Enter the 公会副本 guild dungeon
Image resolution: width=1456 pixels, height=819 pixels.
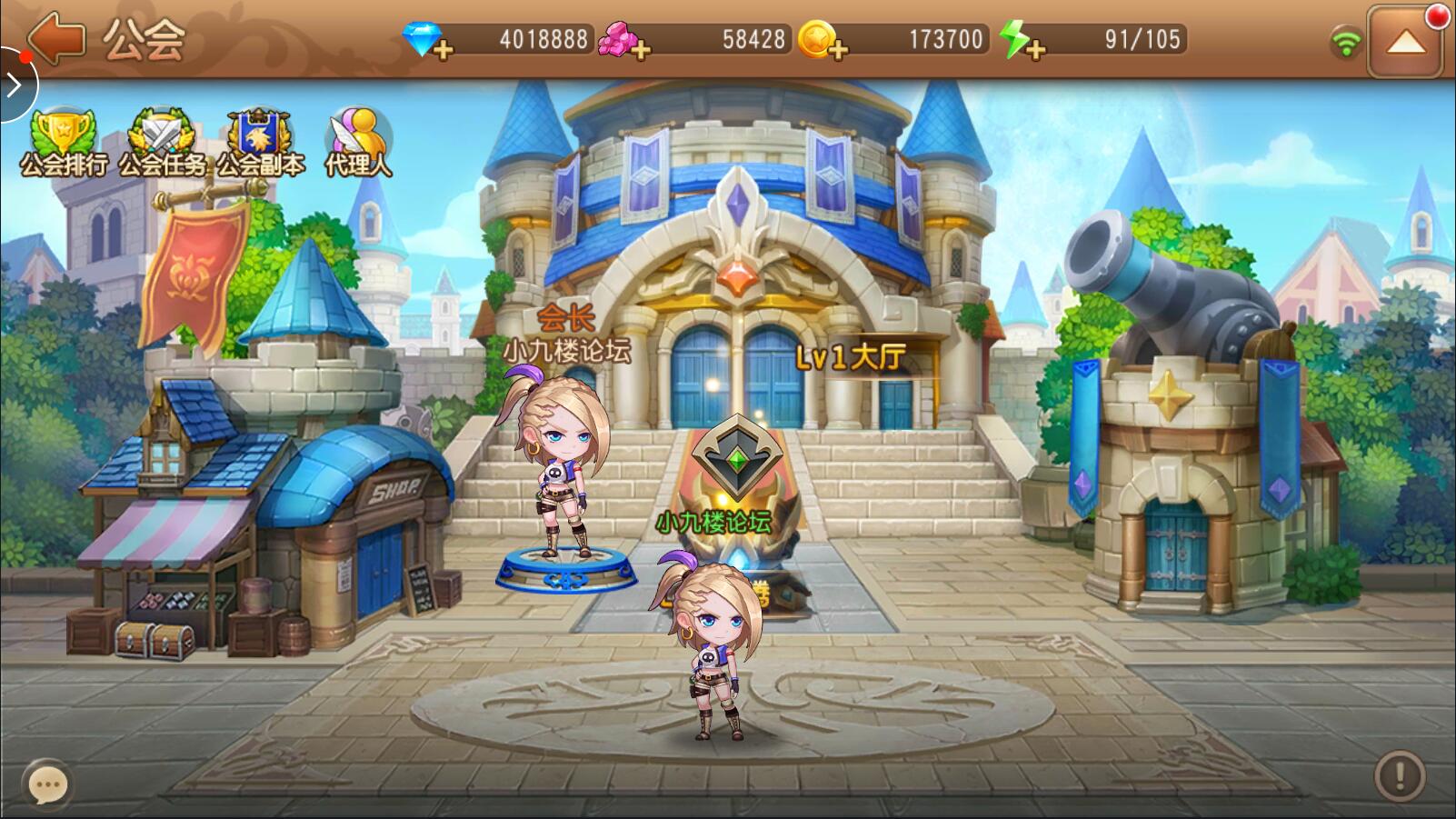260,143
